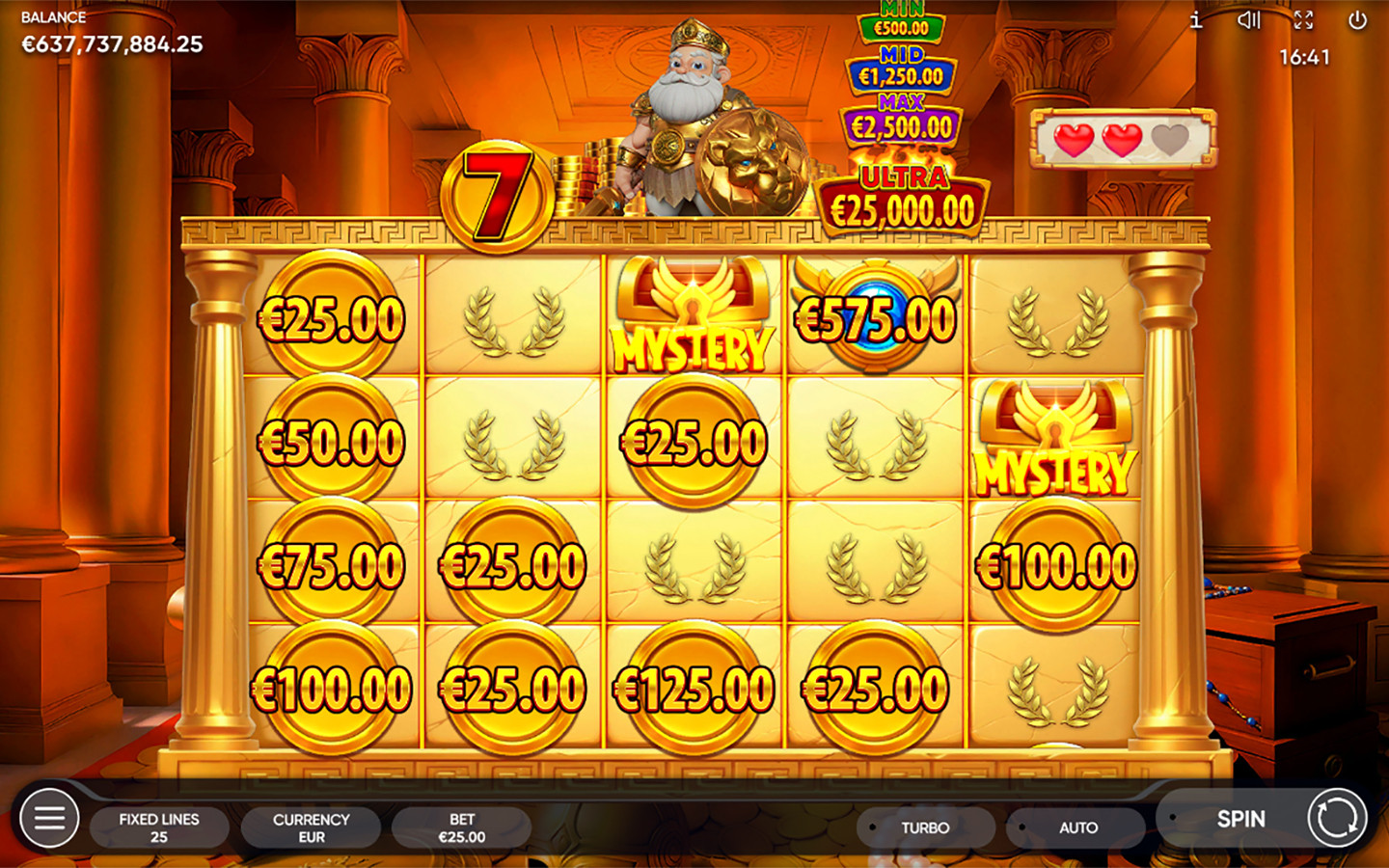Click the ULTRA €25,000.00 jackpot plaque
Screen dimensions: 1389x868
pyautogui.click(x=903, y=196)
